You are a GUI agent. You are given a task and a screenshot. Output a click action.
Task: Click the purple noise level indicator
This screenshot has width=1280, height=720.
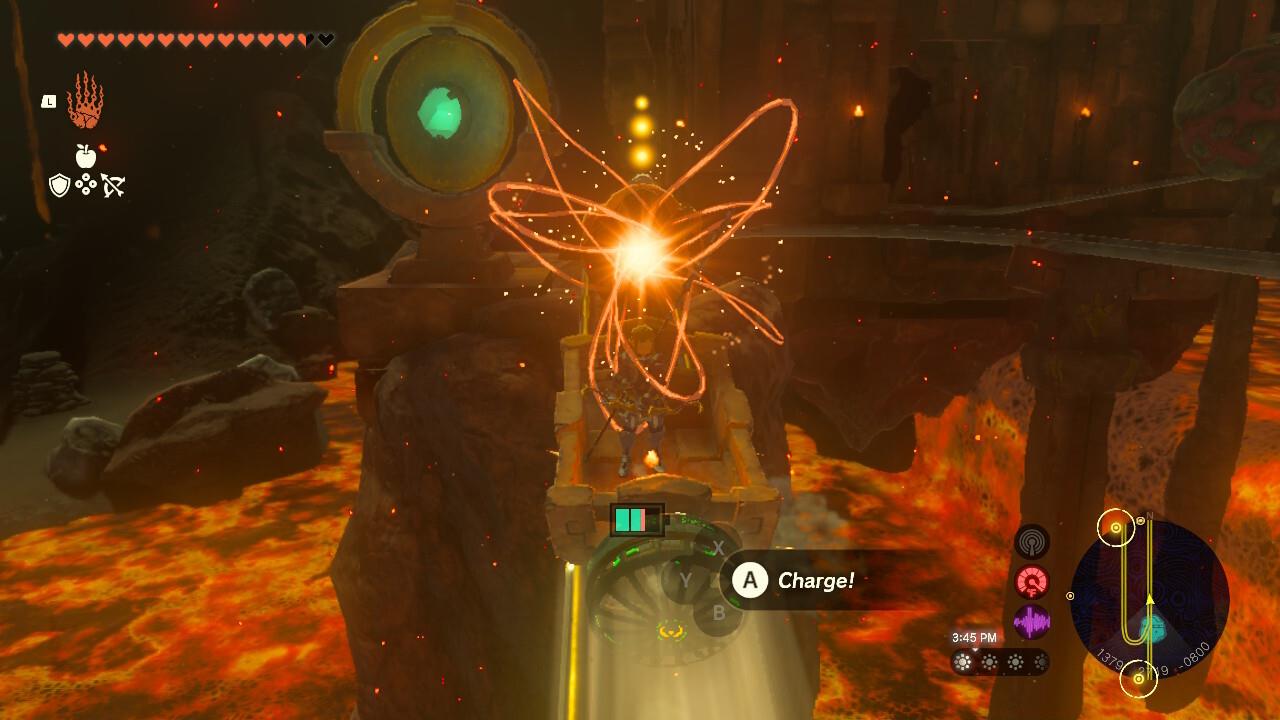[1030, 620]
